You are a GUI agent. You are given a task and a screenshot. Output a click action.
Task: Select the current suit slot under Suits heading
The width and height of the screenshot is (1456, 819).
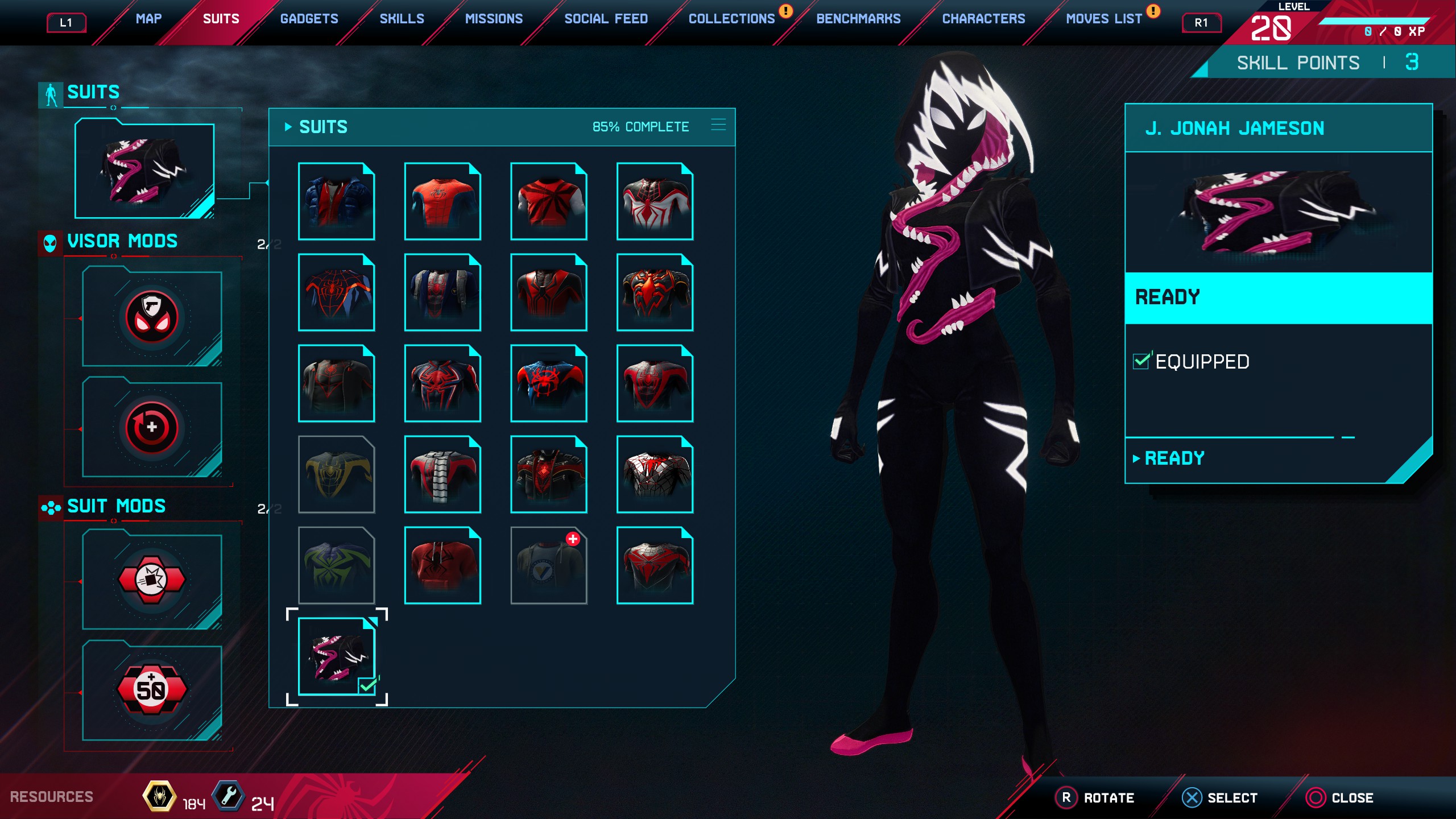point(144,169)
